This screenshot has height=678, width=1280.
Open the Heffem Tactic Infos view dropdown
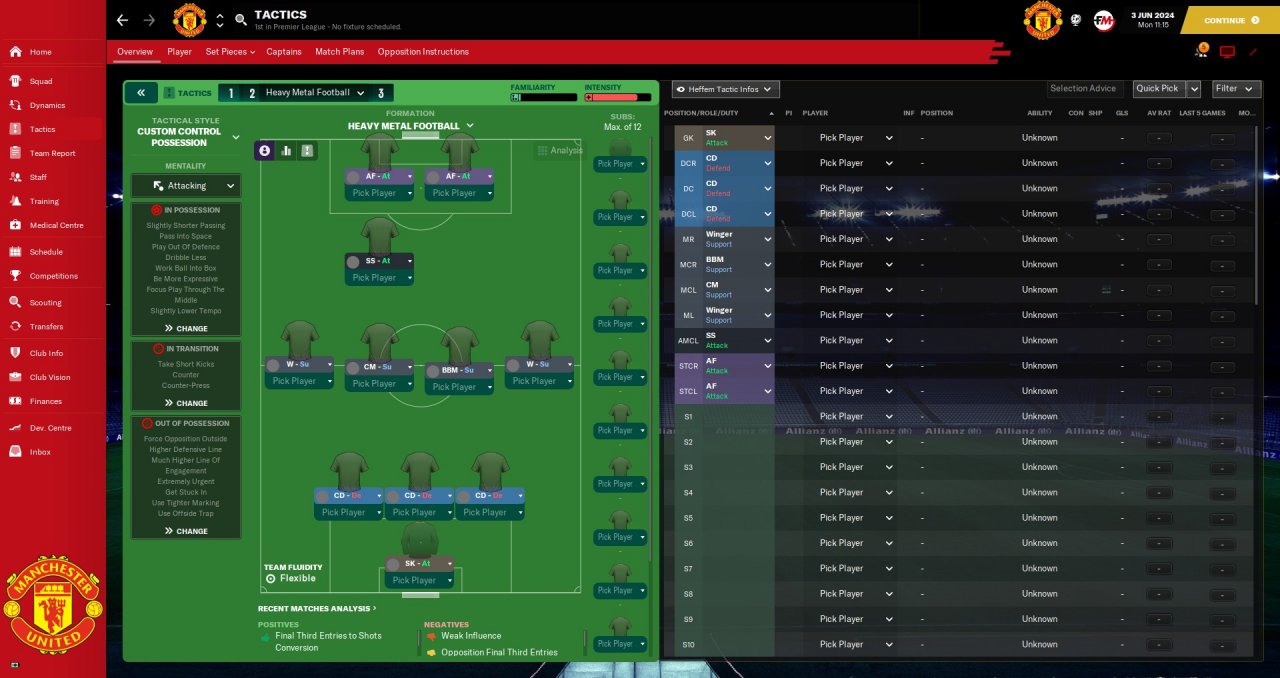point(726,89)
